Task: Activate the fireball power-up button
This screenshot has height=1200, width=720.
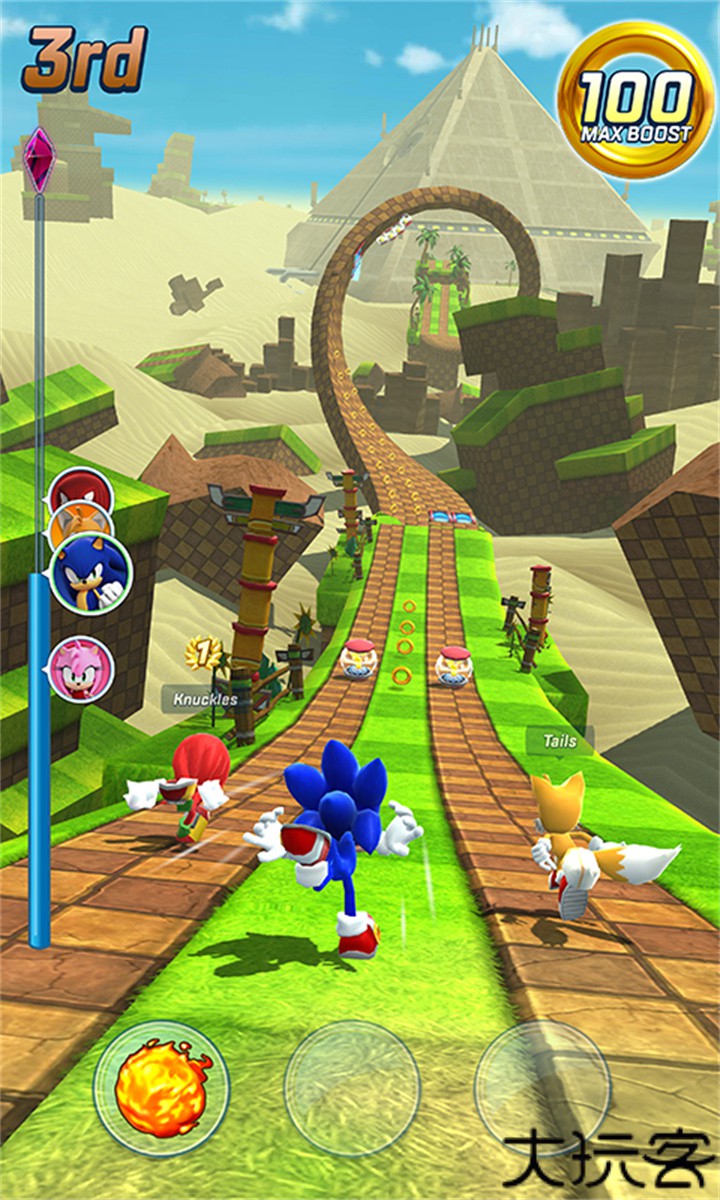Action: (x=161, y=1087)
